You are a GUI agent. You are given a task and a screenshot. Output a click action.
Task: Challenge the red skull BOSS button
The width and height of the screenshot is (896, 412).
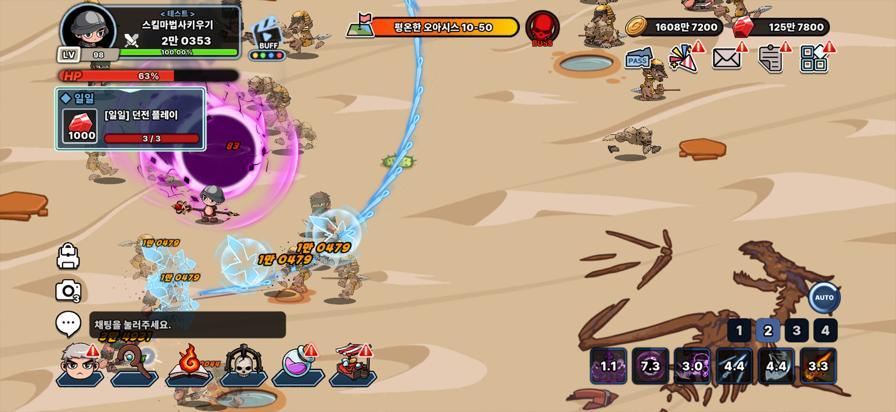tap(543, 27)
